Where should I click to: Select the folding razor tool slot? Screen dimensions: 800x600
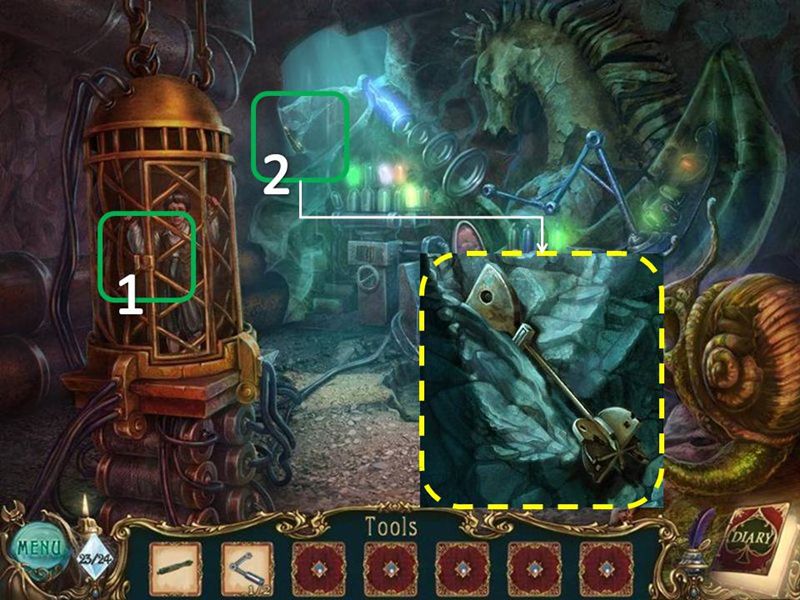pos(246,569)
